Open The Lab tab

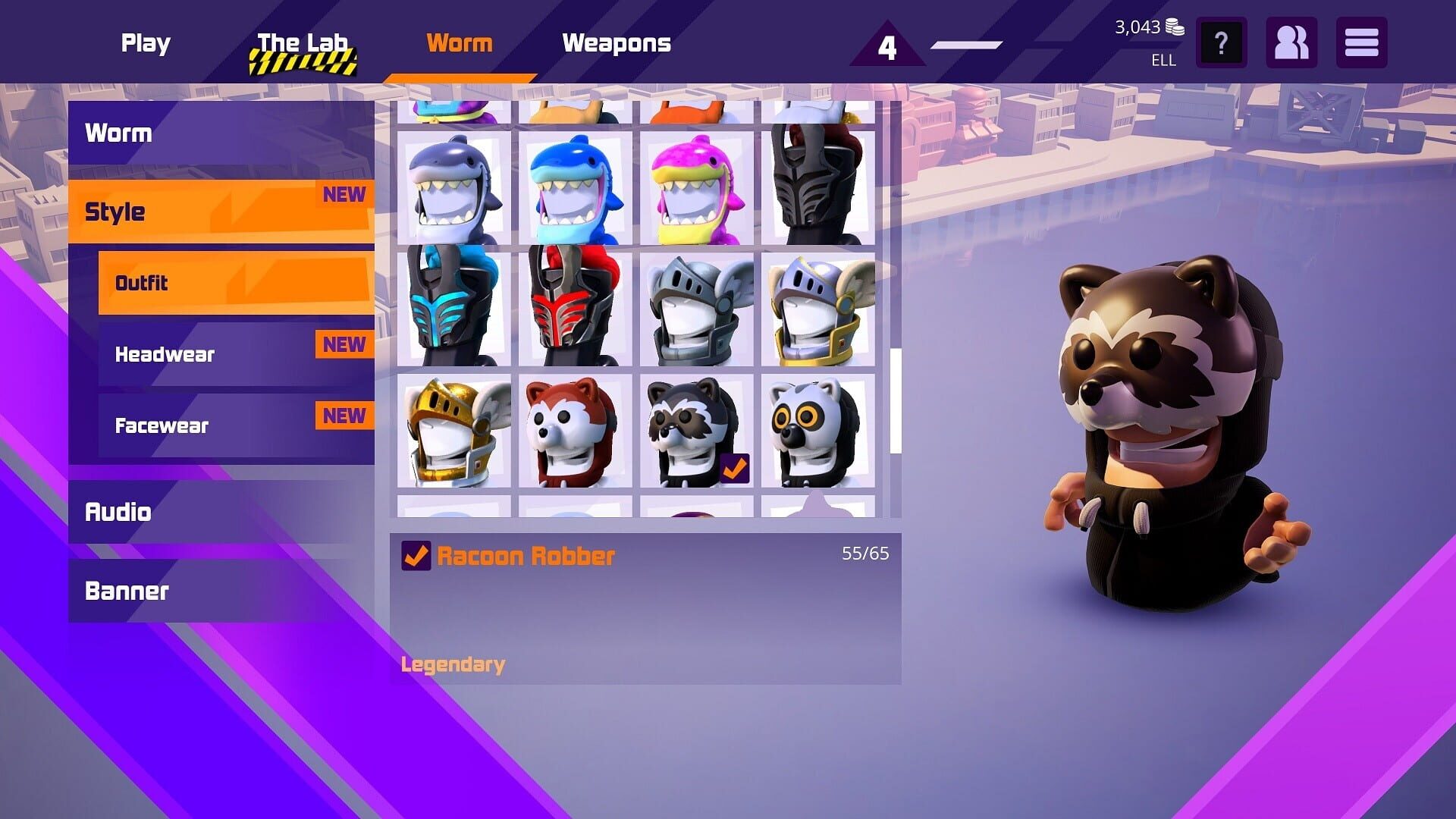click(x=303, y=43)
